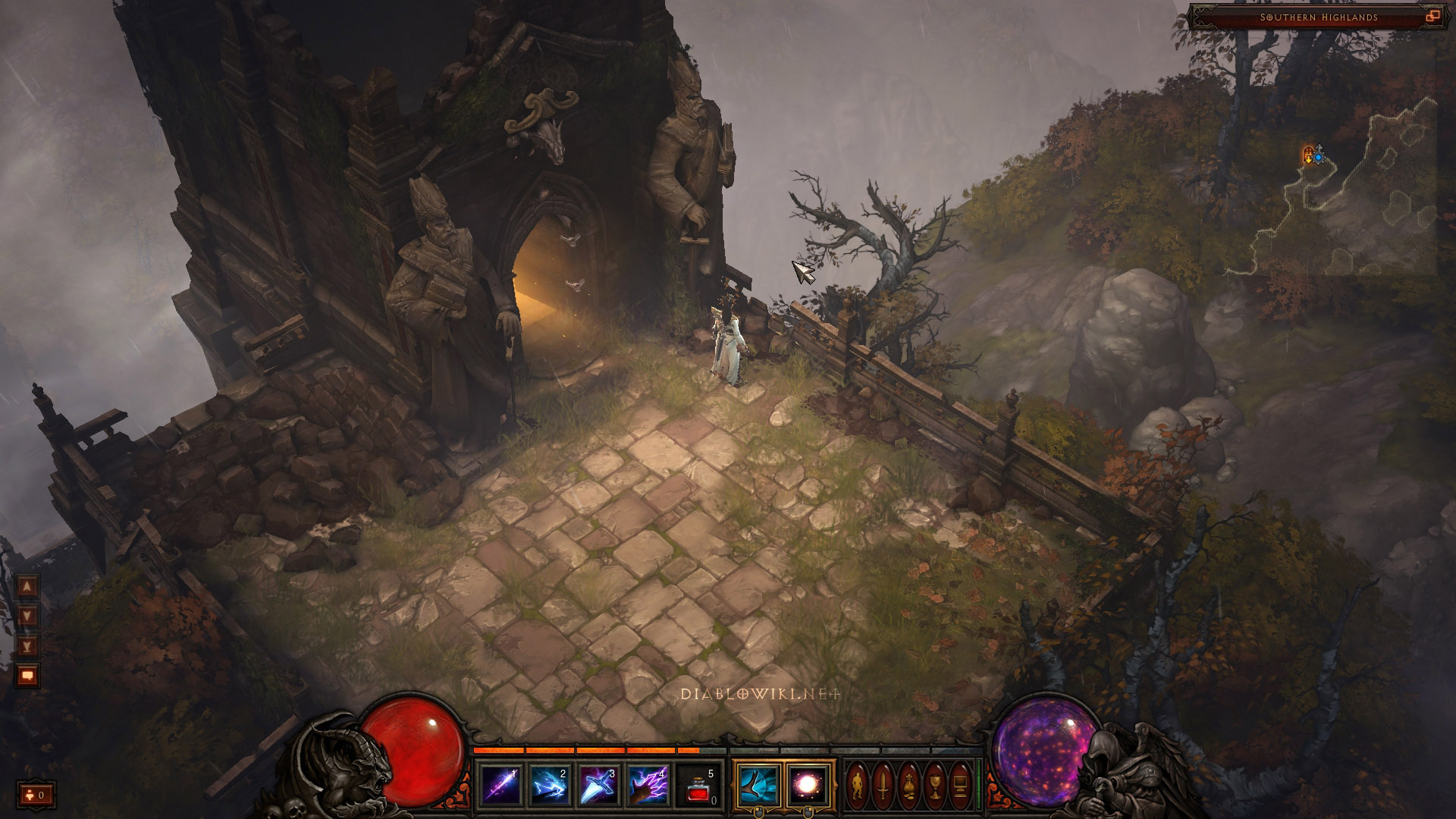The height and width of the screenshot is (819, 1456).
Task: Cast the spectral blade skill in slot 3
Action: coord(599,786)
